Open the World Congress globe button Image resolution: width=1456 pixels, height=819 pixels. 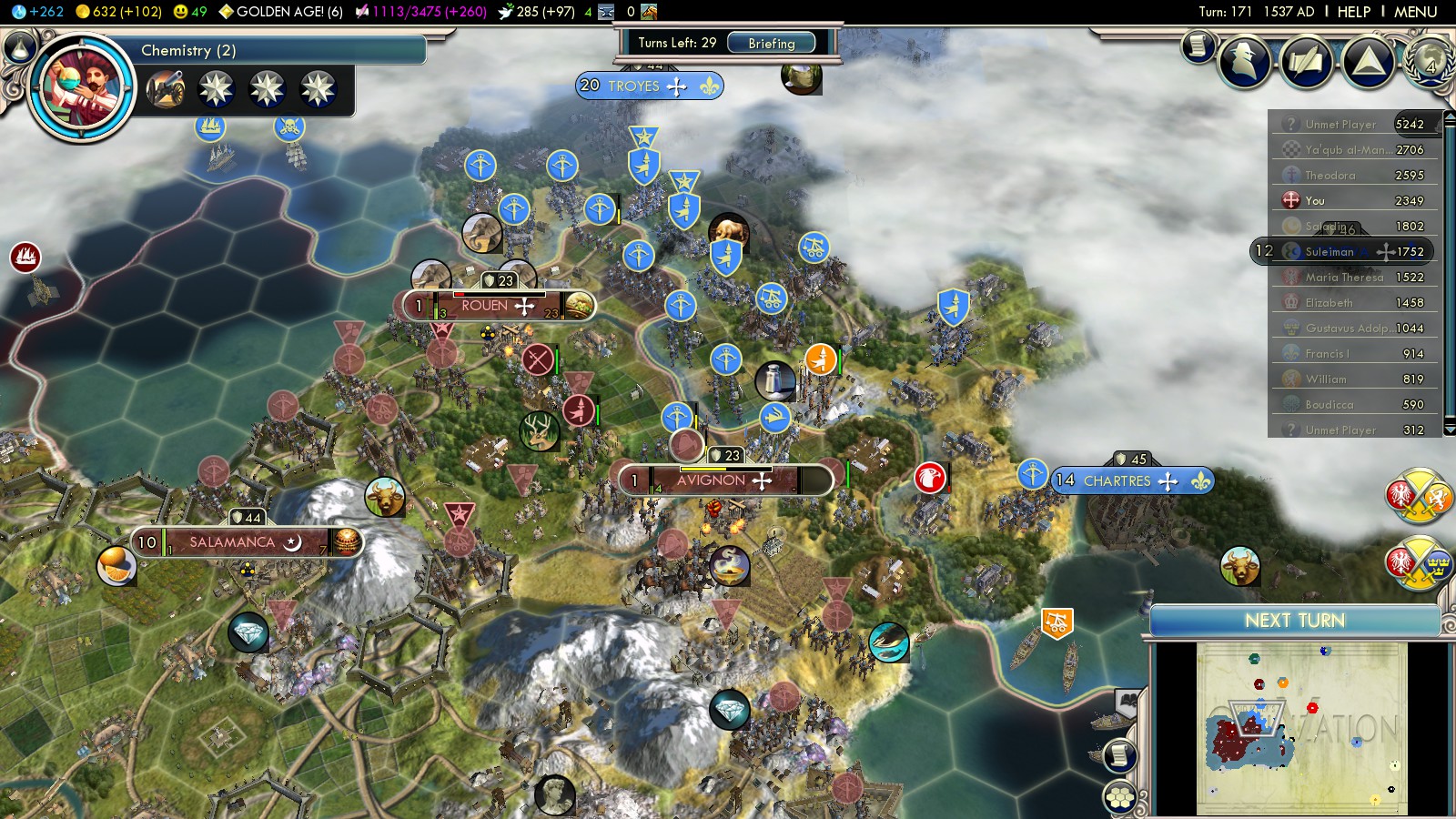pyautogui.click(x=1429, y=60)
